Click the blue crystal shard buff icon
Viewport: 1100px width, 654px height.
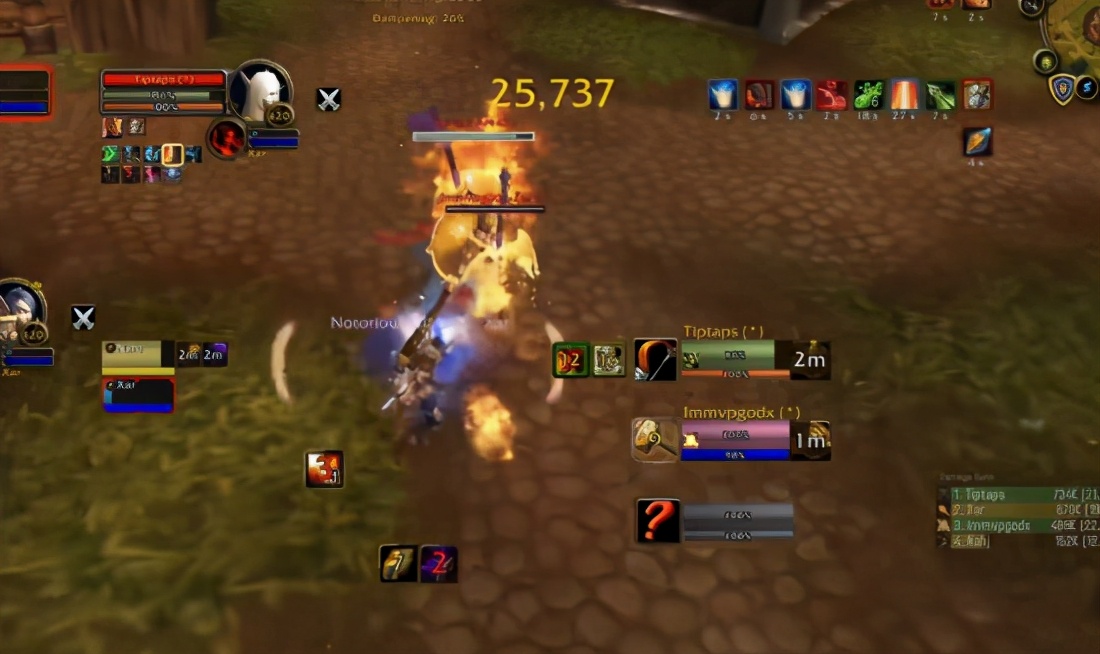(x=978, y=142)
